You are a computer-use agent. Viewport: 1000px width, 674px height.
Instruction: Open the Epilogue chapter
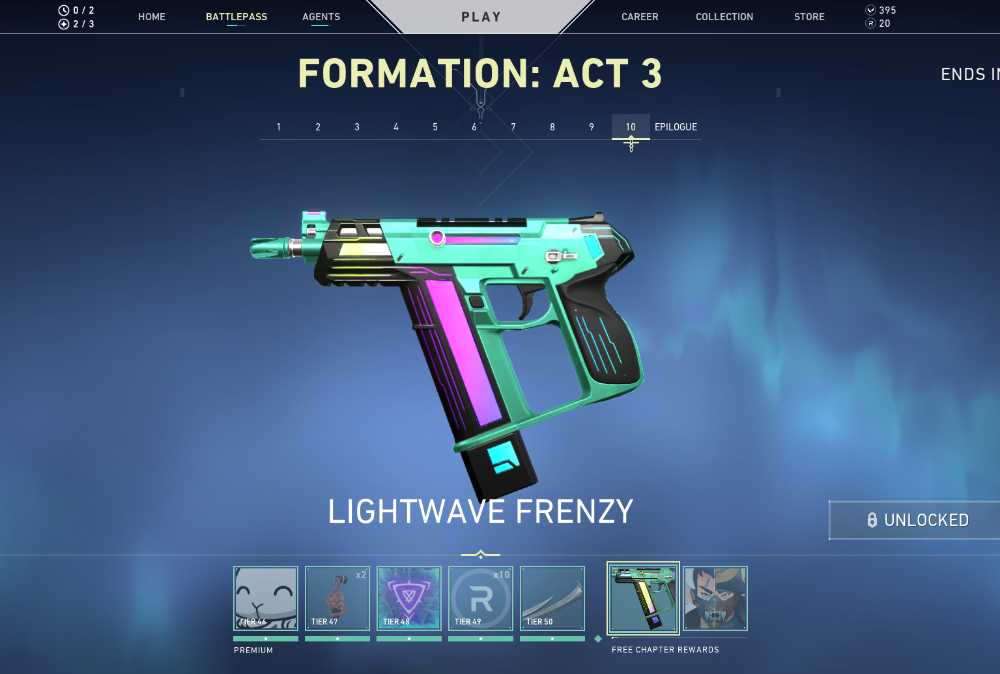(x=676, y=127)
